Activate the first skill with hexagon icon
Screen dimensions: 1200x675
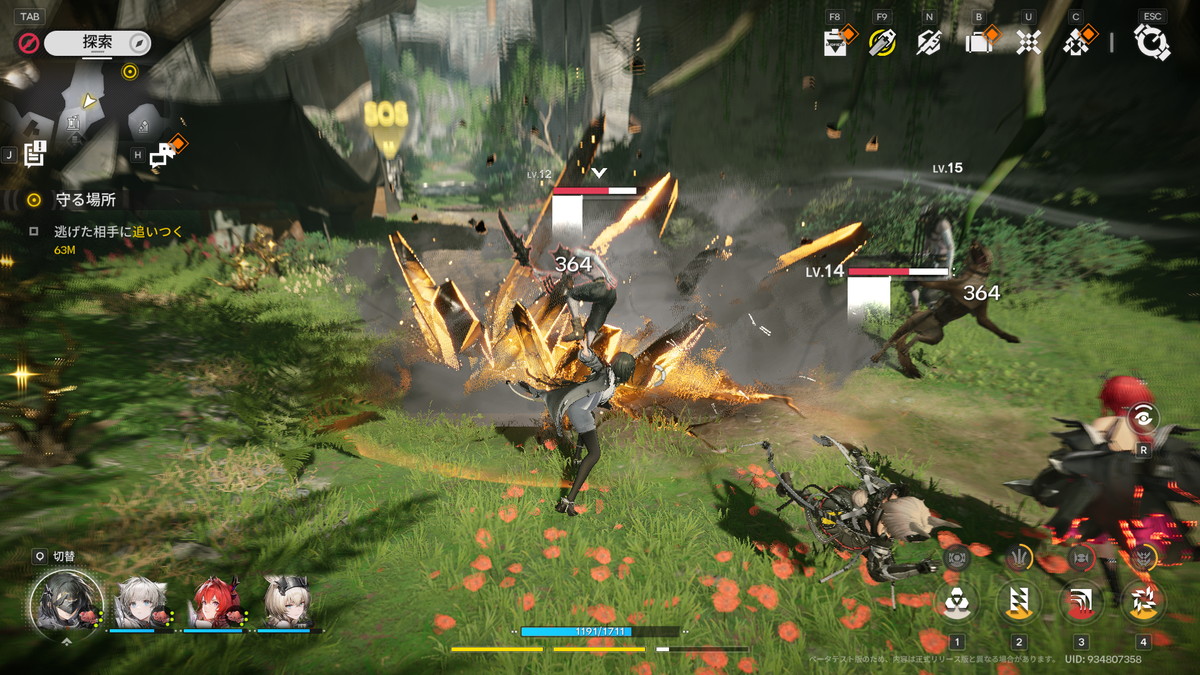[957, 602]
